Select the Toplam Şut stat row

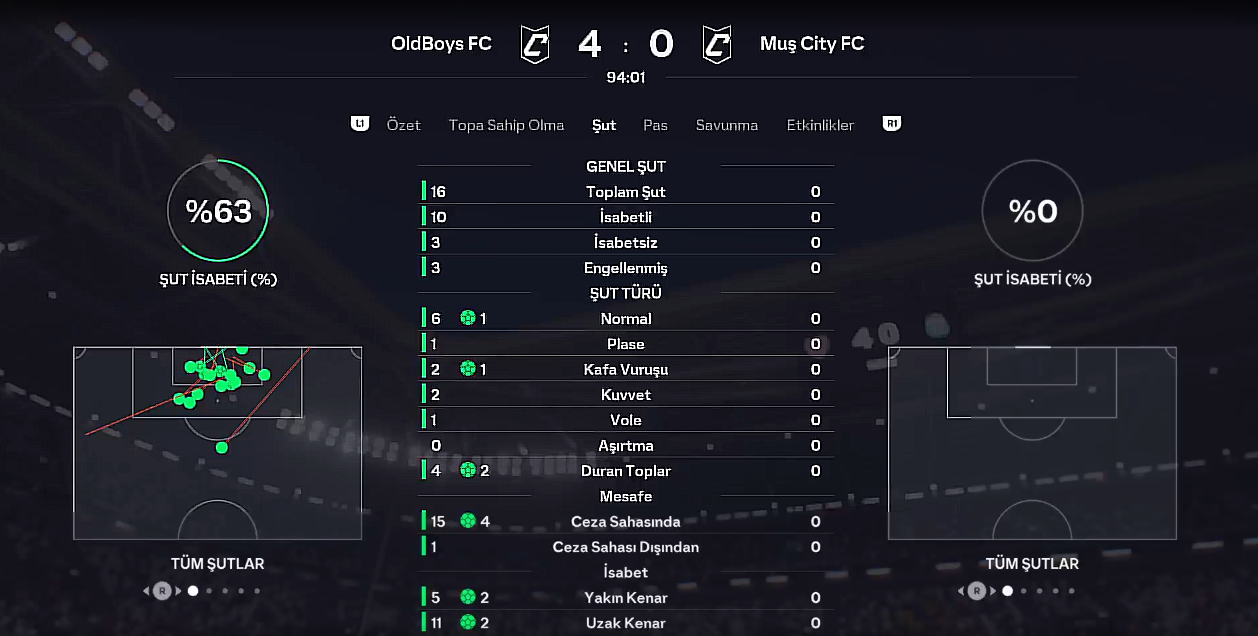(626, 192)
